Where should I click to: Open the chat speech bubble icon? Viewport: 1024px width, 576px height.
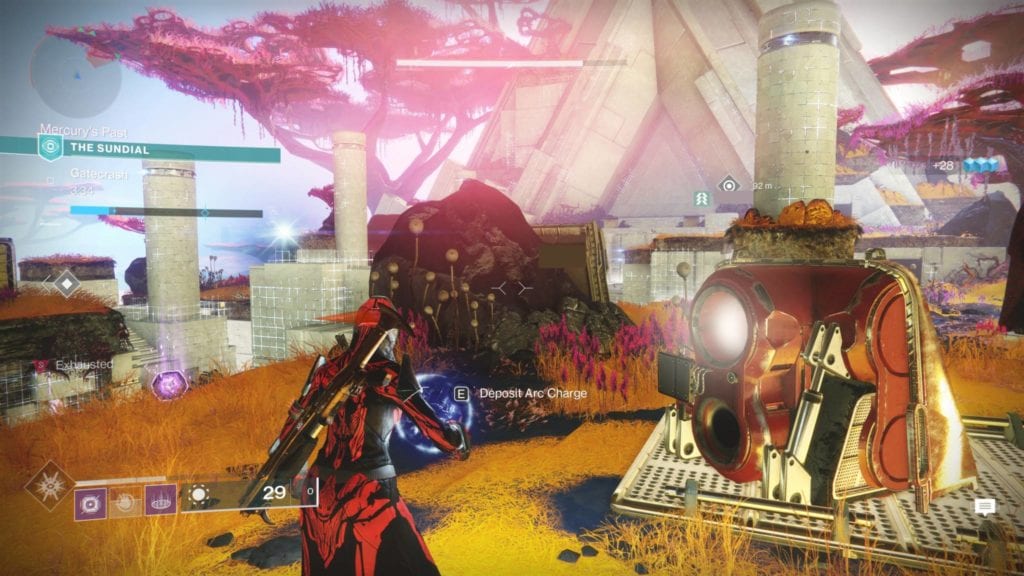point(985,507)
